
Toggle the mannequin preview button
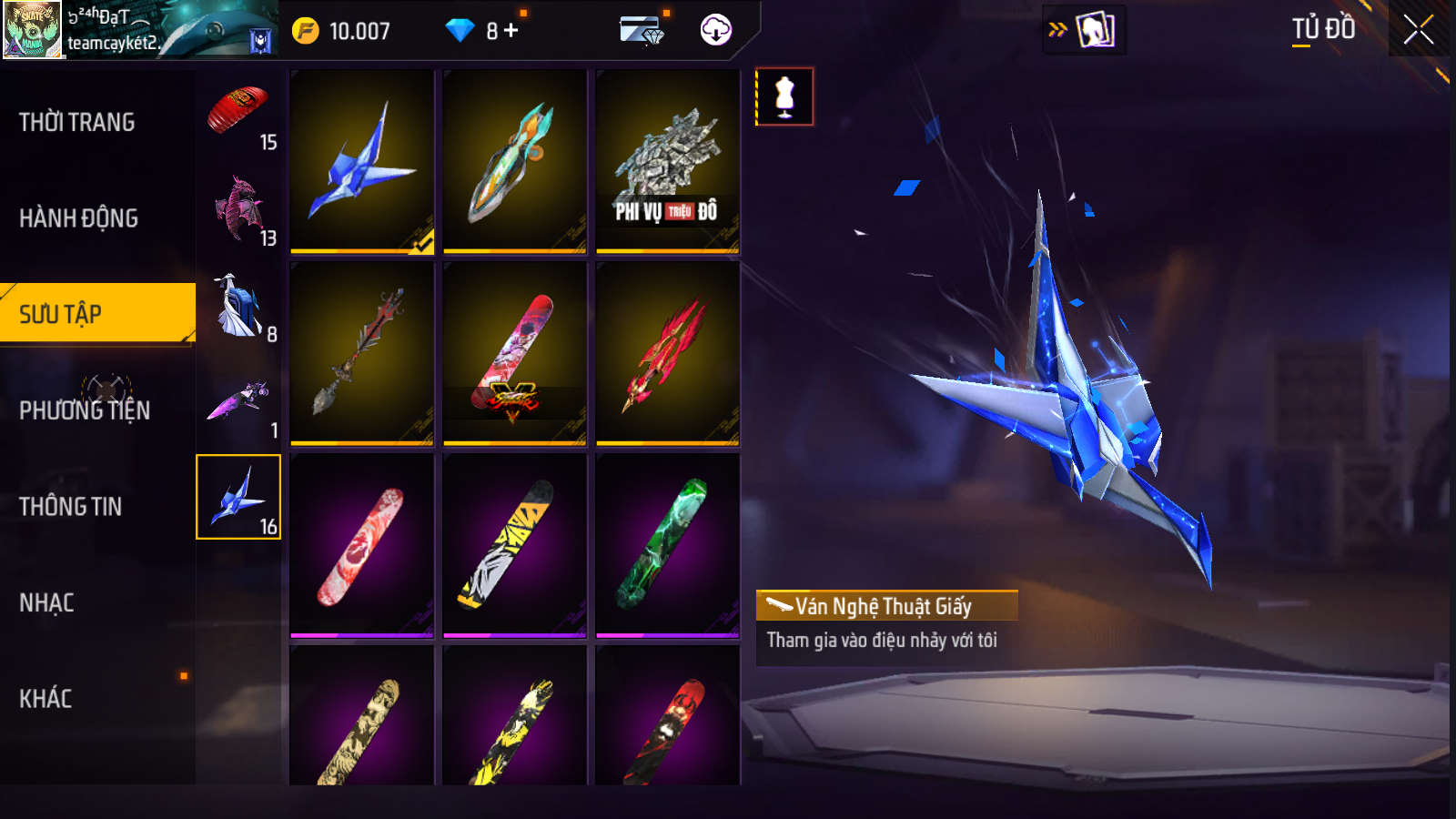point(784,96)
